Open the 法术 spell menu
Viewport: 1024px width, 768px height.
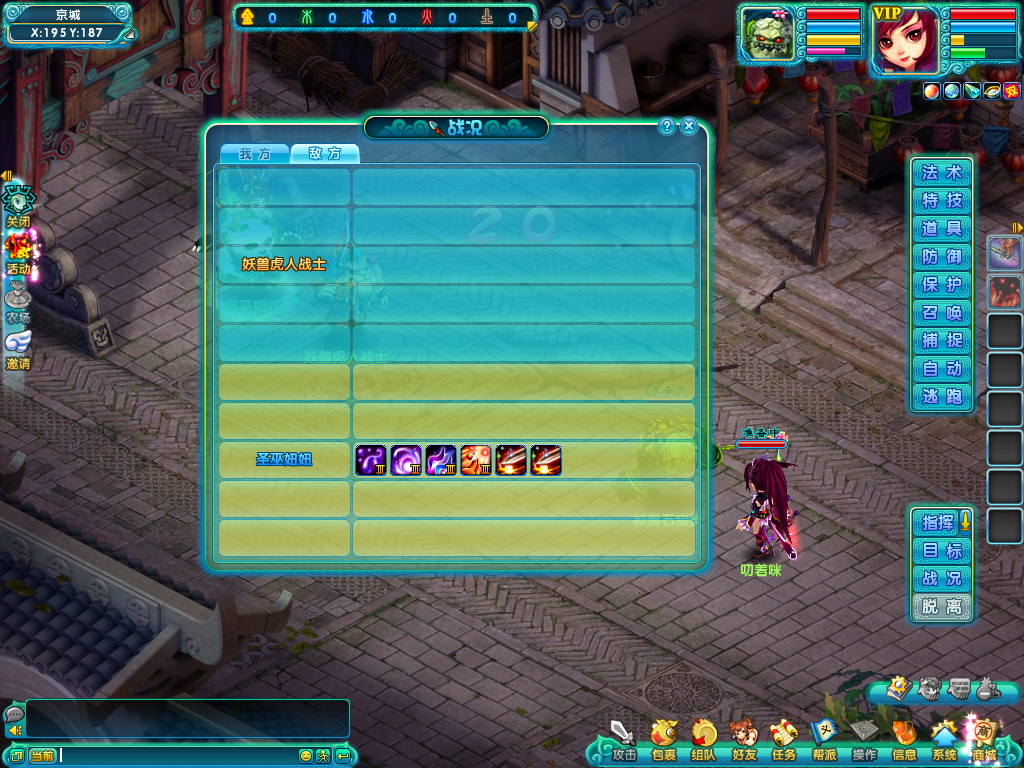[941, 173]
